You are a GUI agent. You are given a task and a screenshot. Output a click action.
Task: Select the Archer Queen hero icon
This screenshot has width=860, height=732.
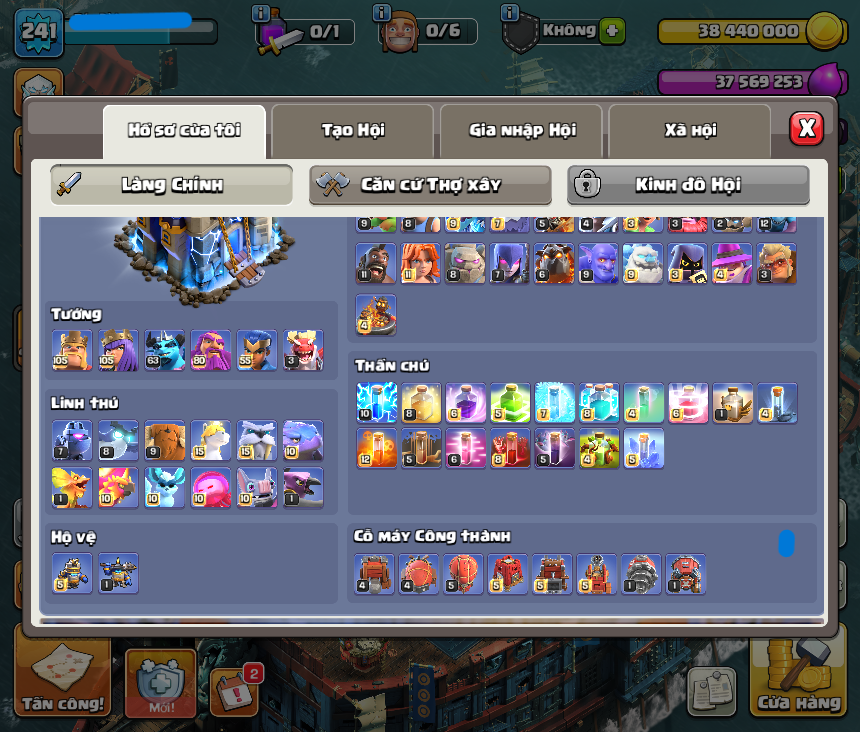pos(118,351)
